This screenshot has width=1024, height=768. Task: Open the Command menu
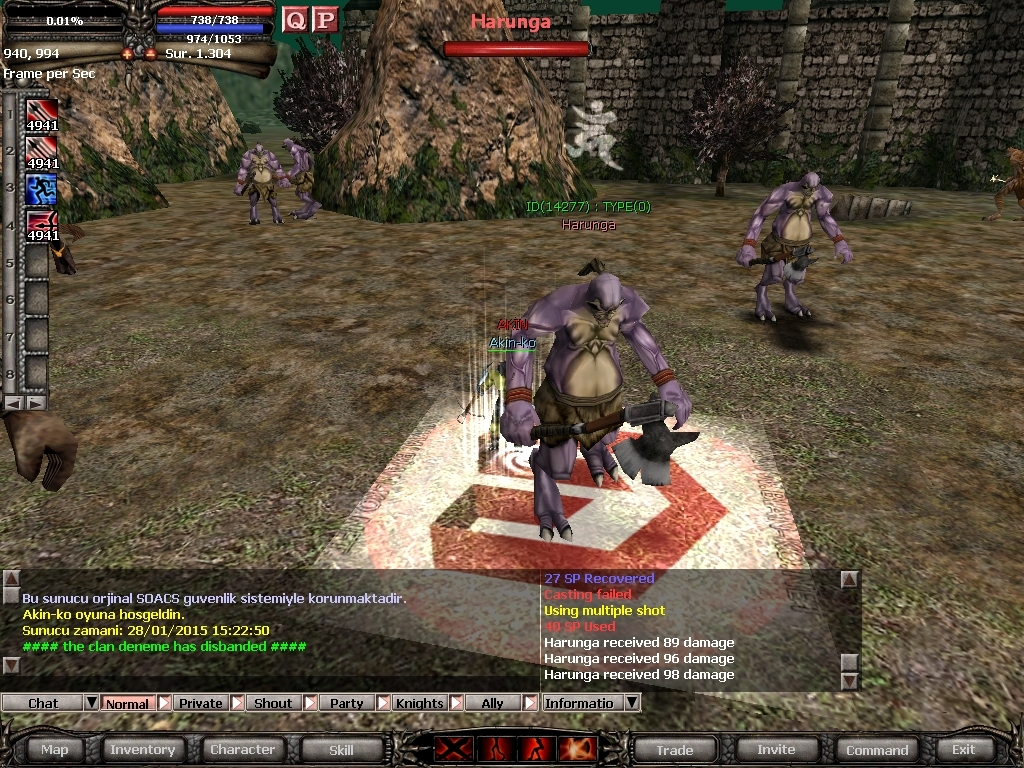pyautogui.click(x=877, y=749)
